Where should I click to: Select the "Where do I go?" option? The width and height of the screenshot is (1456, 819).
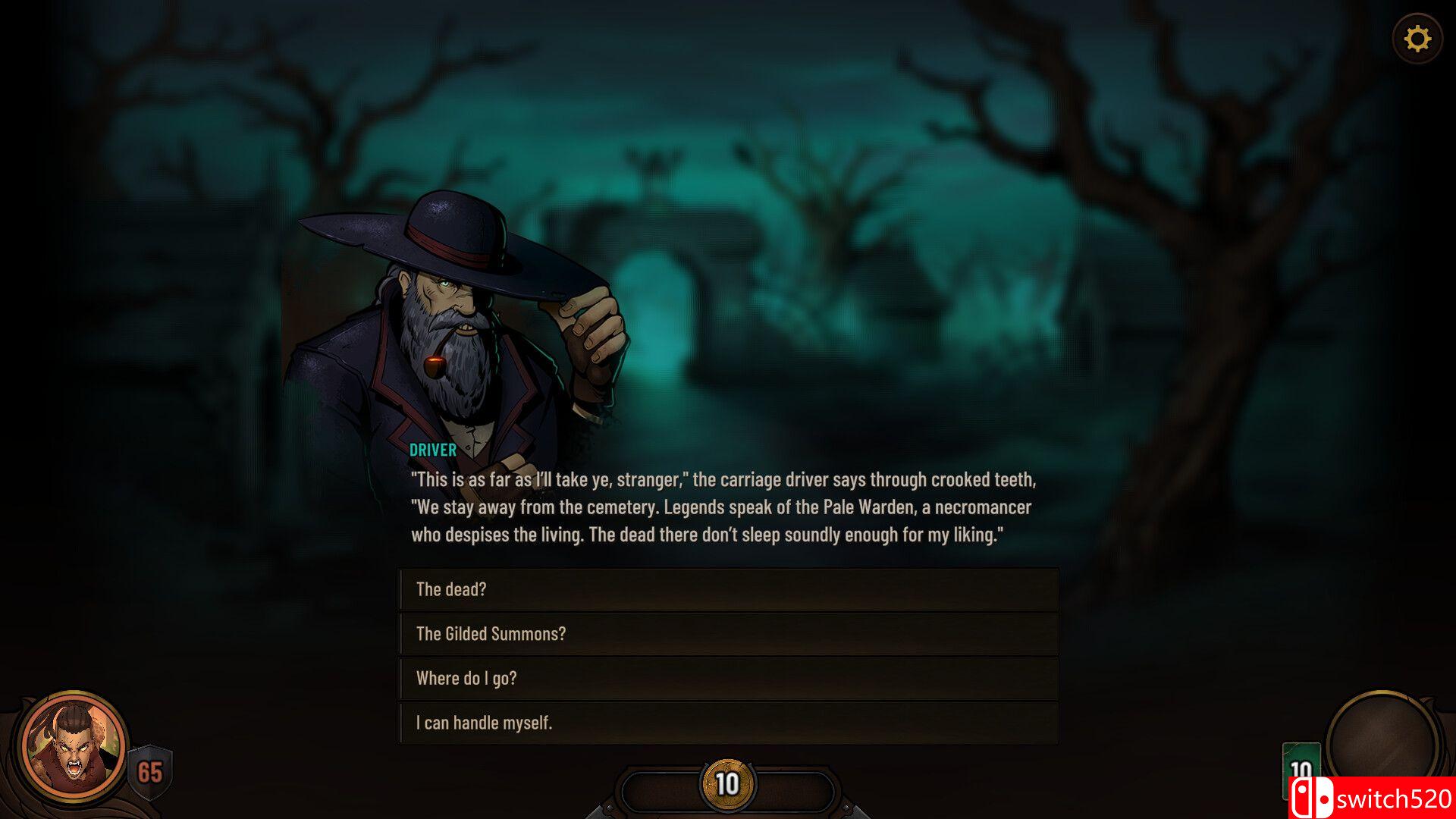pos(728,678)
